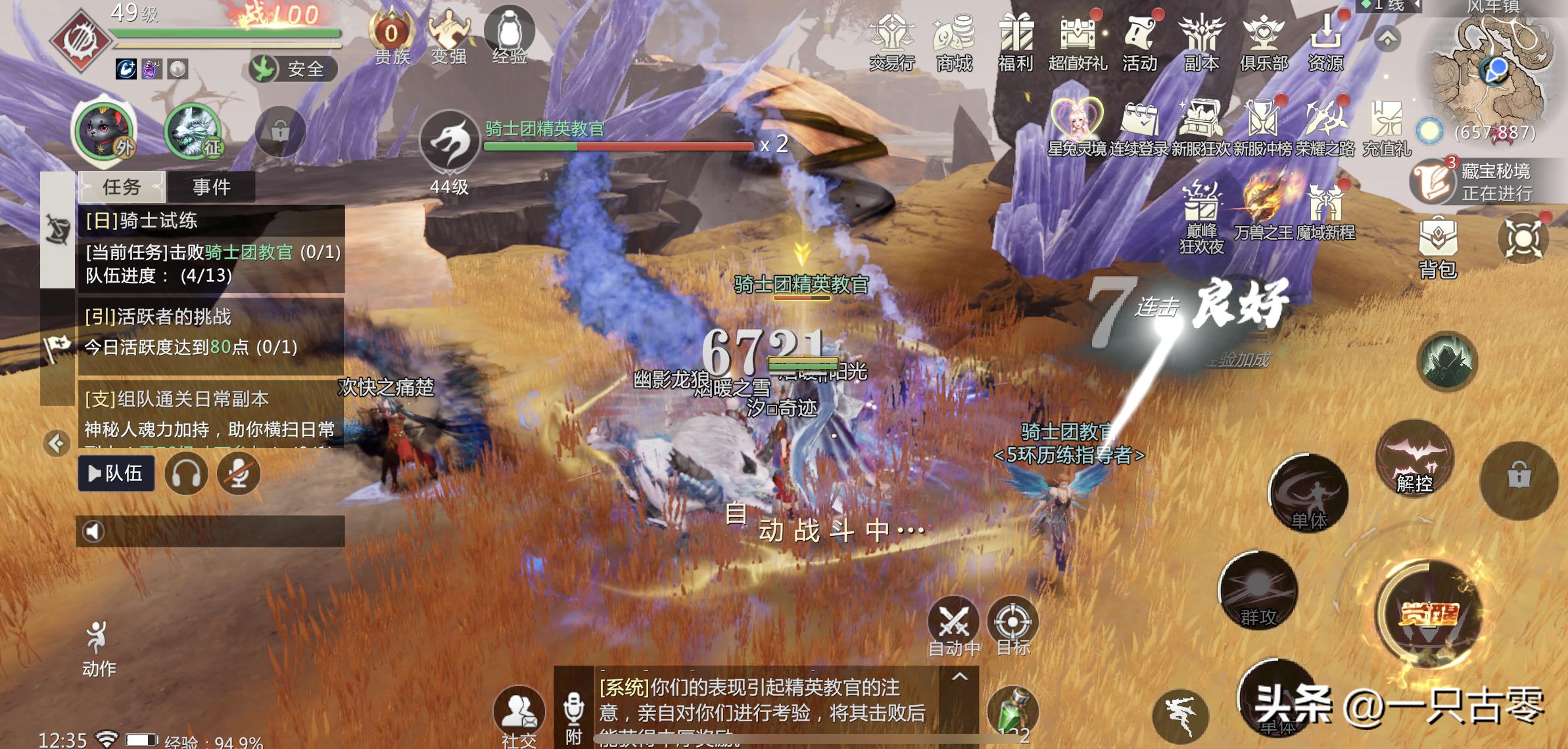The width and height of the screenshot is (1568, 749).
Task: Open the 商城 shop
Action: click(954, 41)
